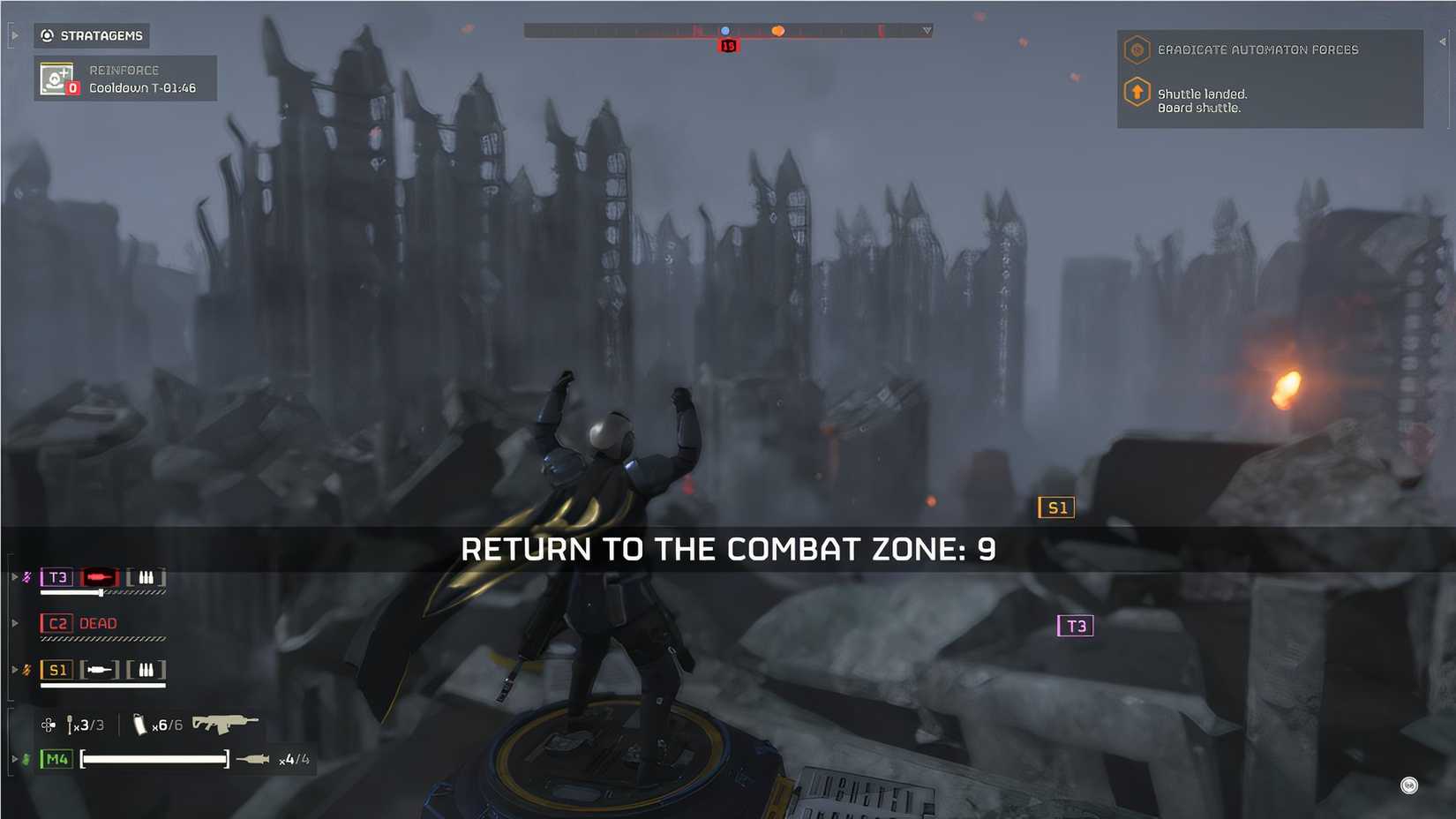The height and width of the screenshot is (819, 1456).
Task: Click the blue marker on the top compass bar
Action: click(x=726, y=29)
